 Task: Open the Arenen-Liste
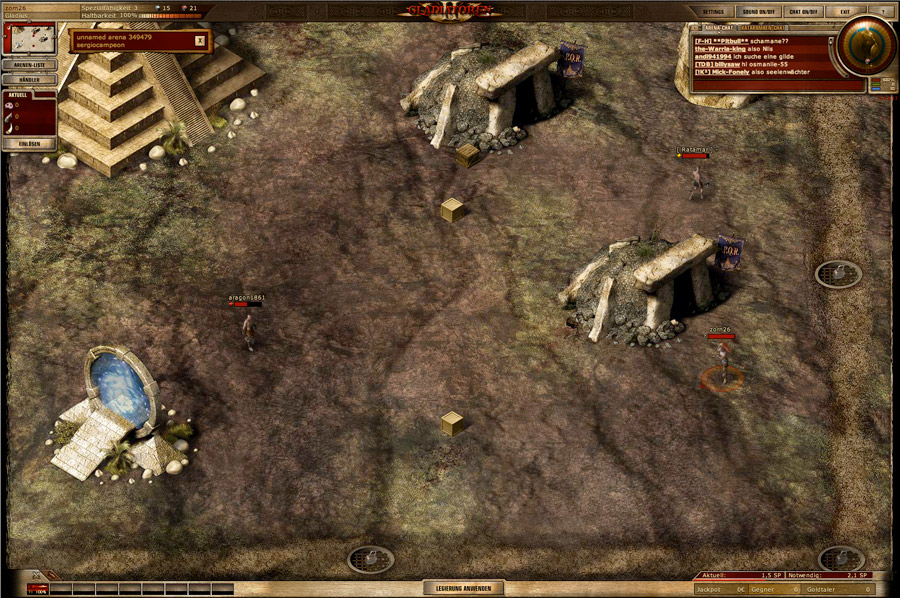tap(30, 65)
